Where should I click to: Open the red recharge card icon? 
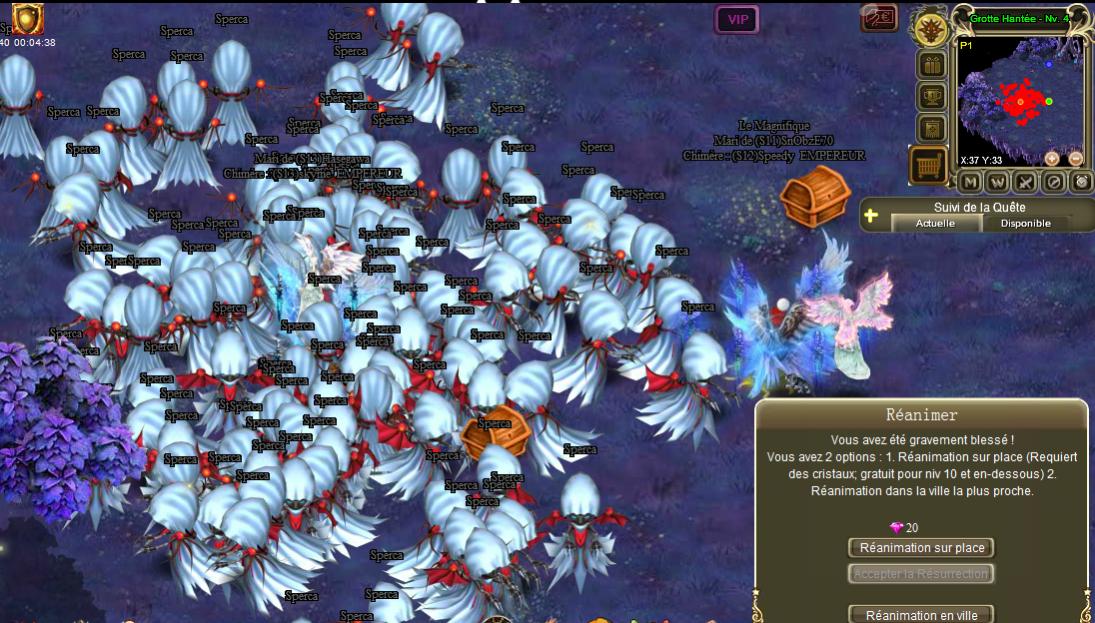click(x=879, y=19)
